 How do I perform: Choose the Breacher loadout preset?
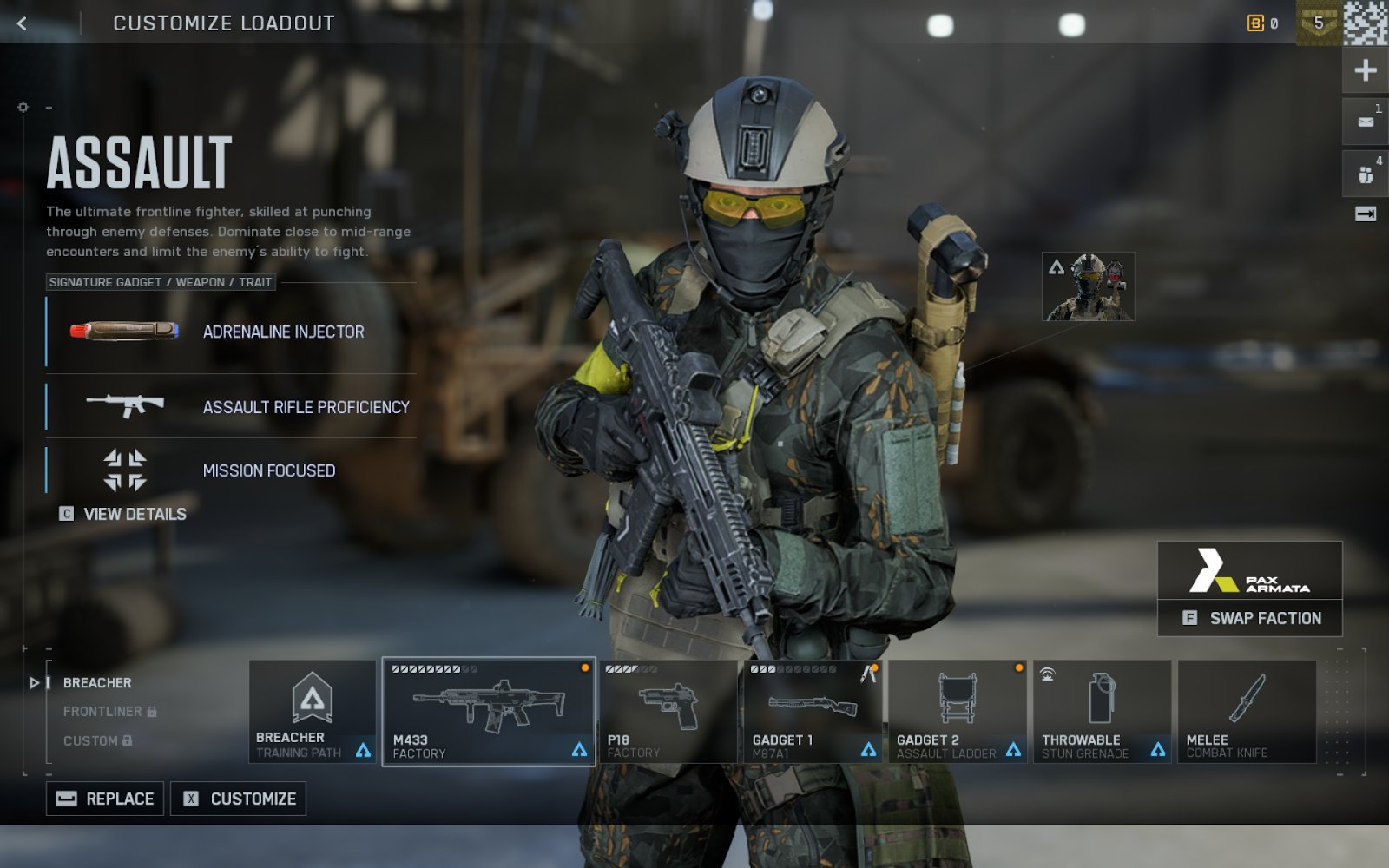tap(97, 683)
